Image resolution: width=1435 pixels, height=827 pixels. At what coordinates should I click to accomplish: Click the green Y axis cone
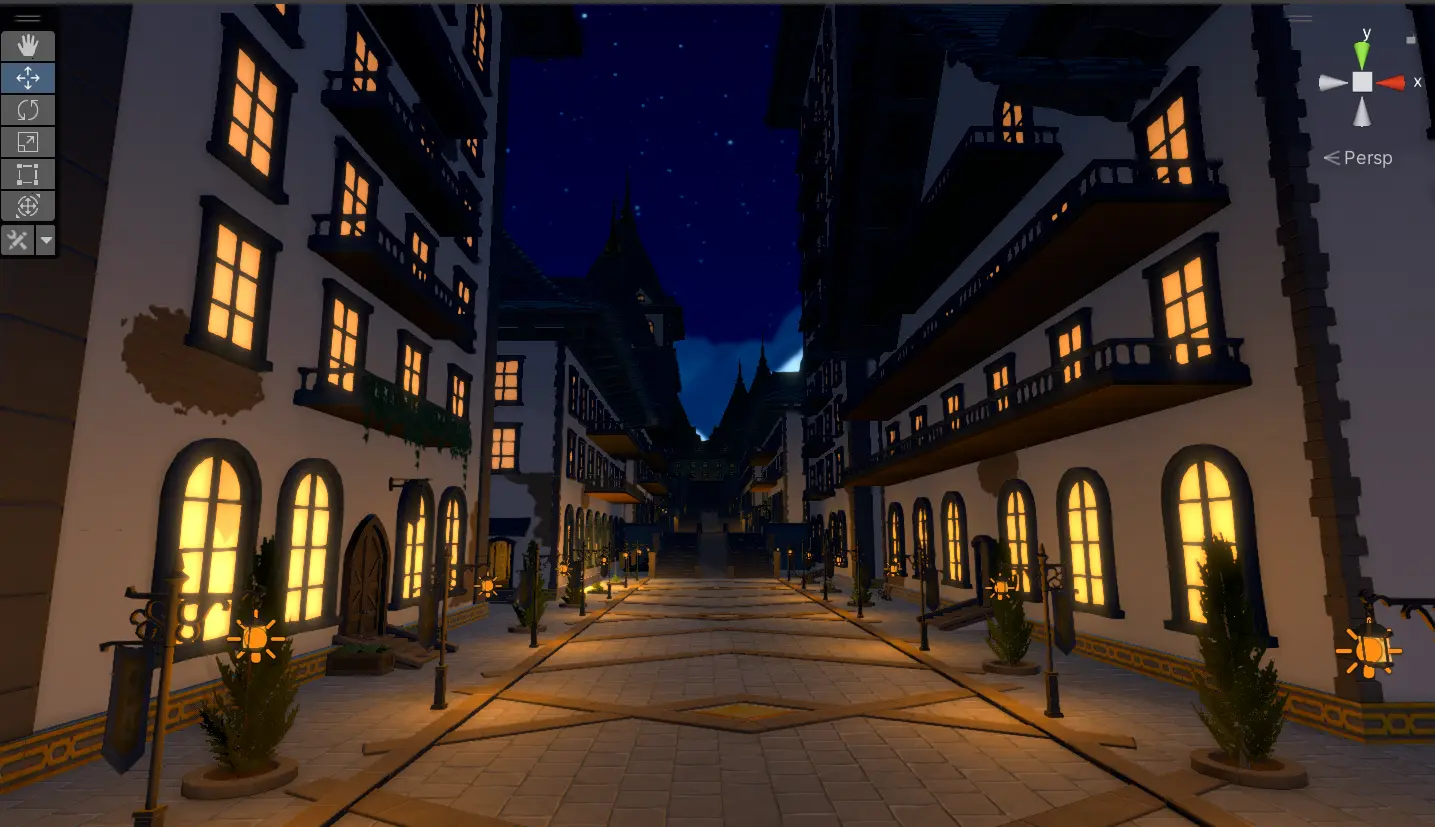click(1362, 54)
